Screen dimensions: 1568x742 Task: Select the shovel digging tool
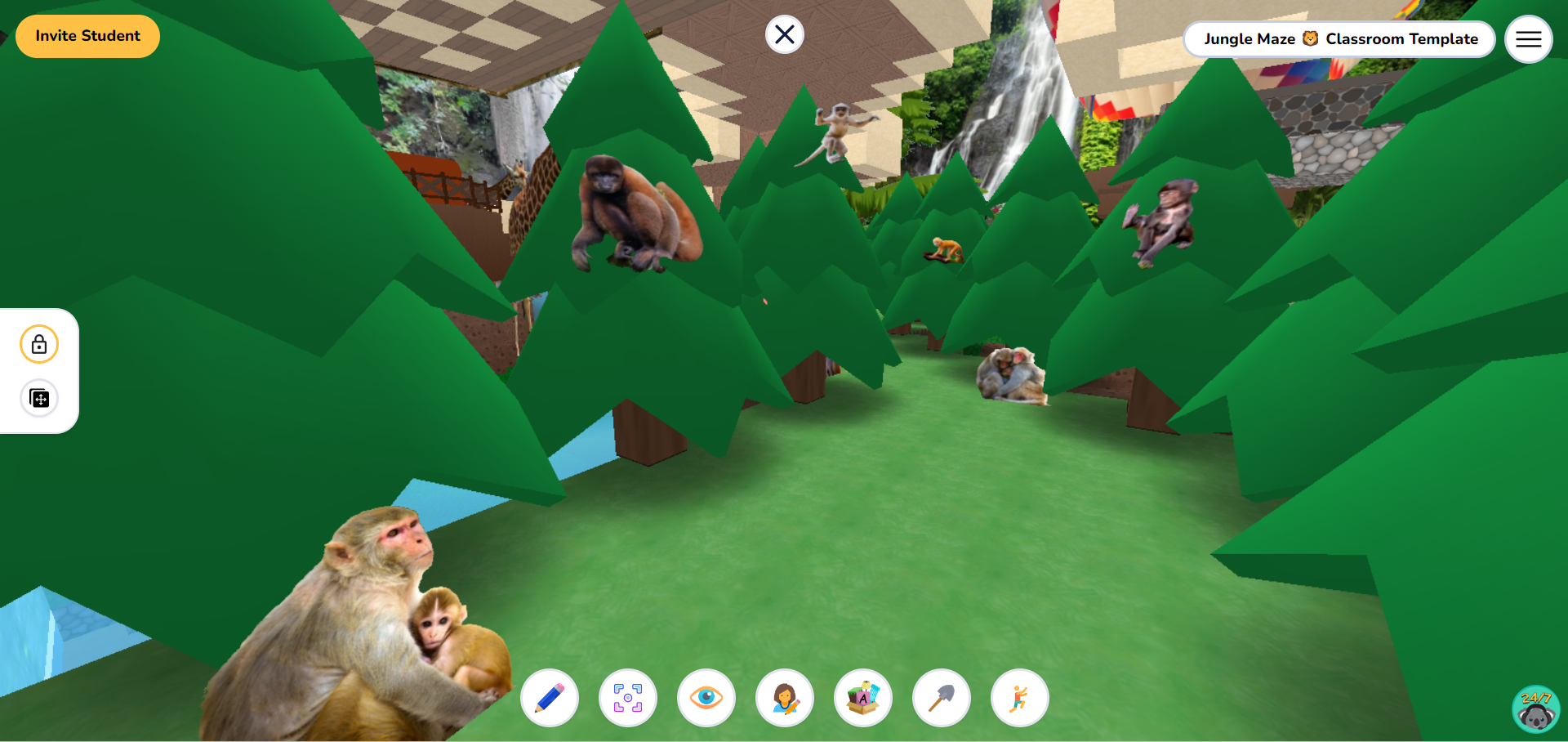pos(941,698)
